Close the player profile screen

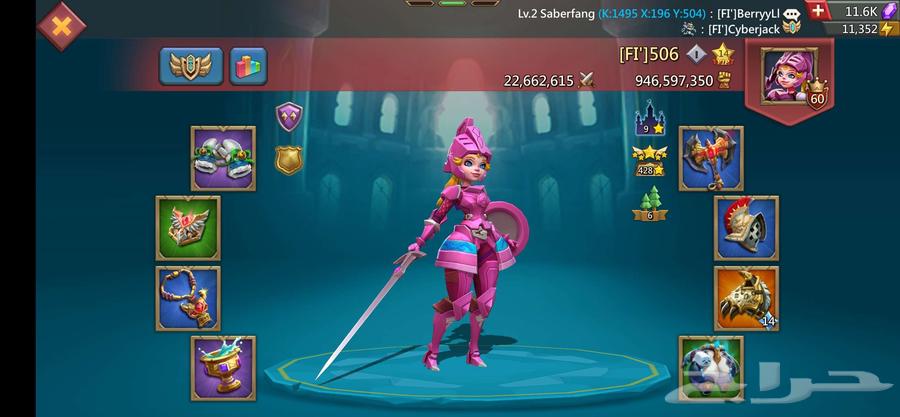point(61,26)
